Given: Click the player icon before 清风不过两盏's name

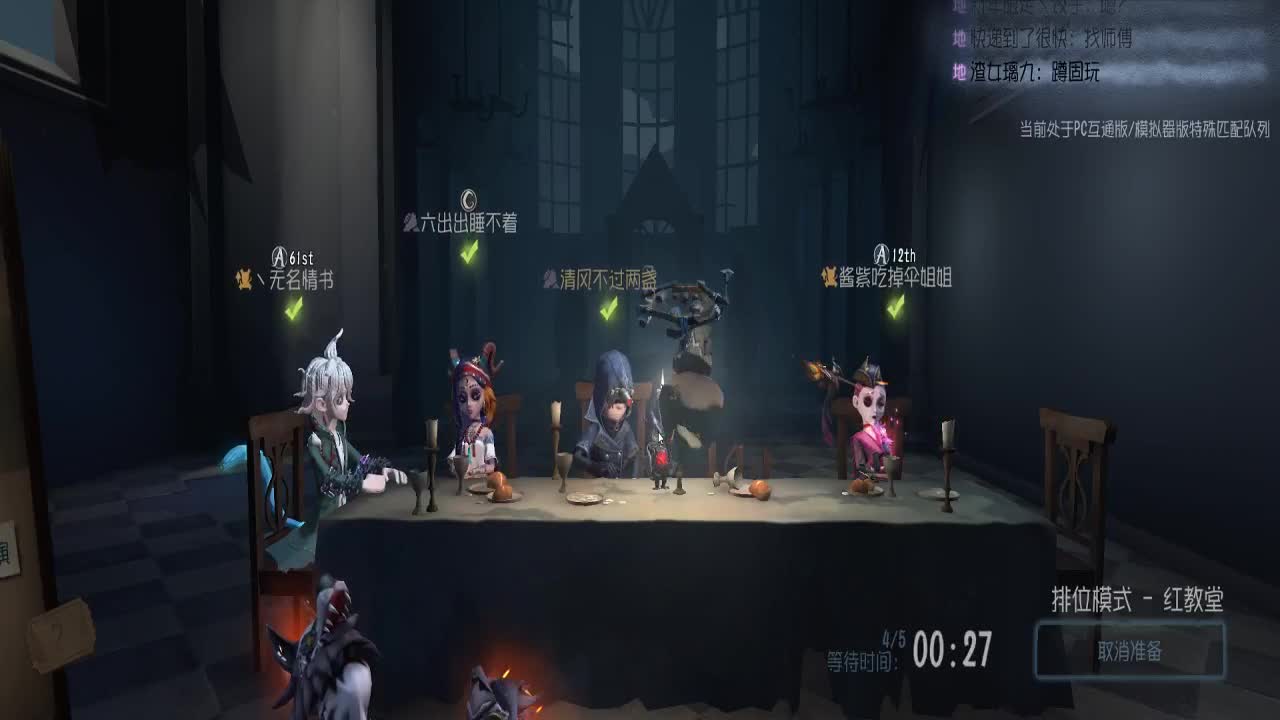Looking at the screenshot, I should coord(549,281).
